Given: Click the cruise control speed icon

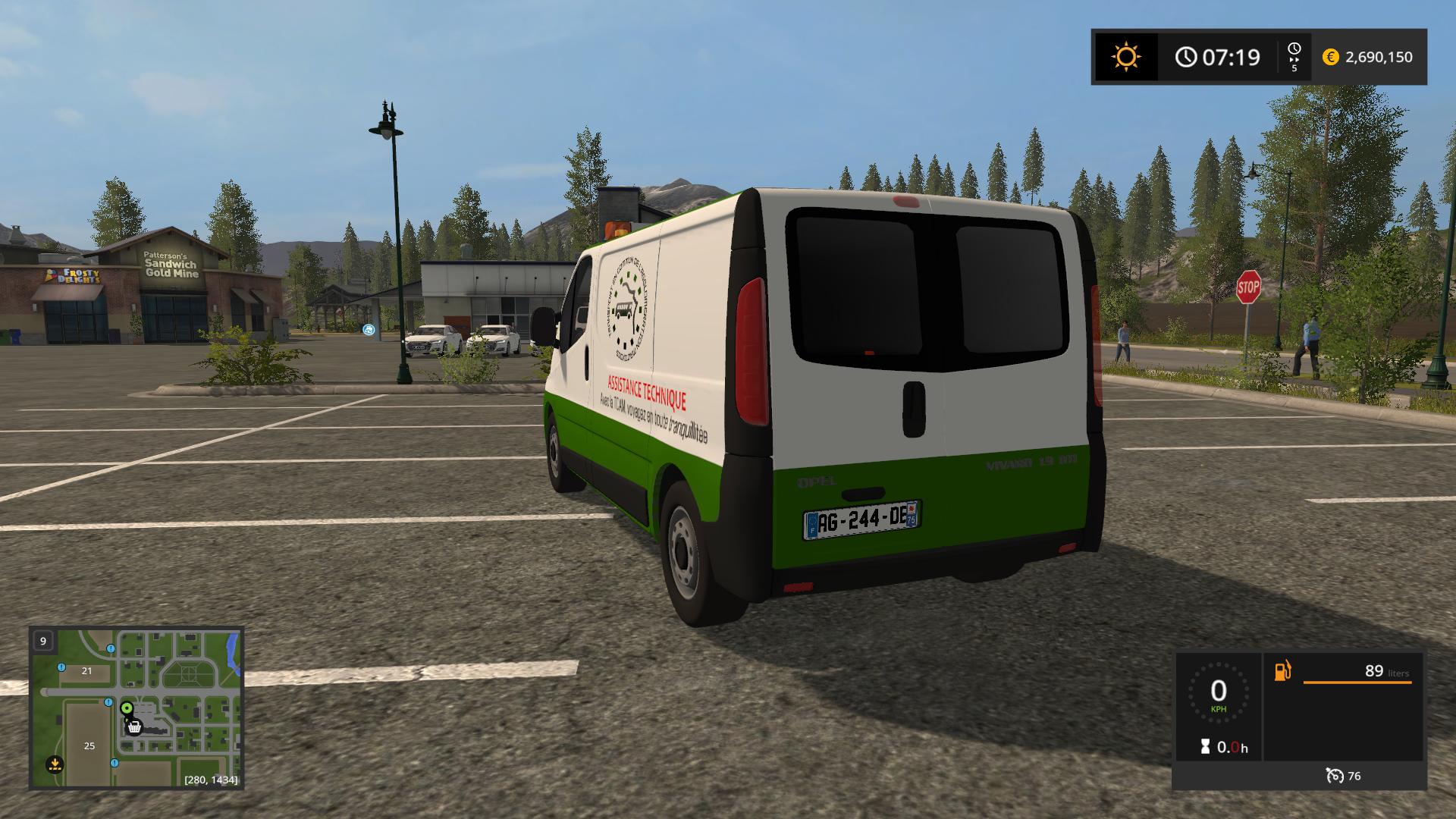Looking at the screenshot, I should pos(1334,775).
